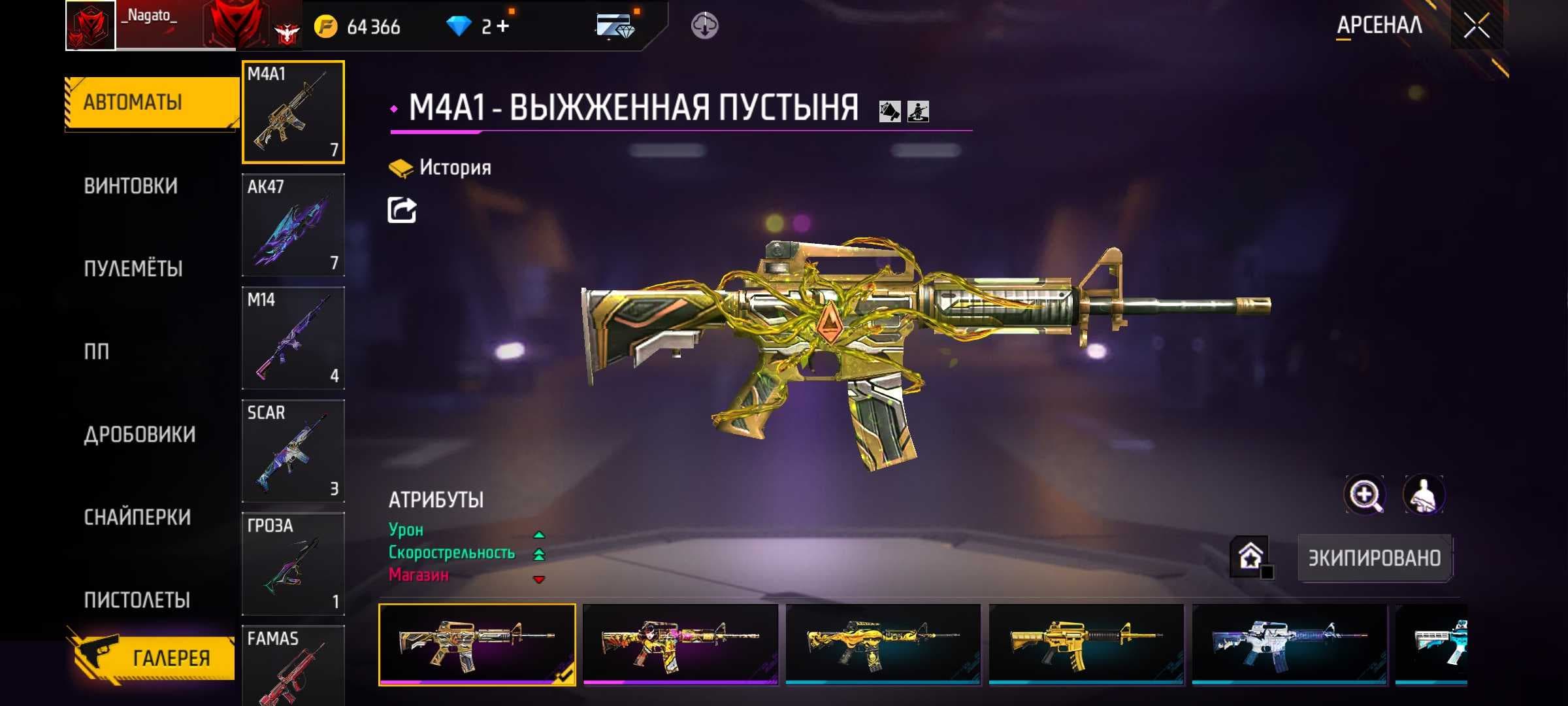Tap the house star icon button

pyautogui.click(x=1250, y=557)
